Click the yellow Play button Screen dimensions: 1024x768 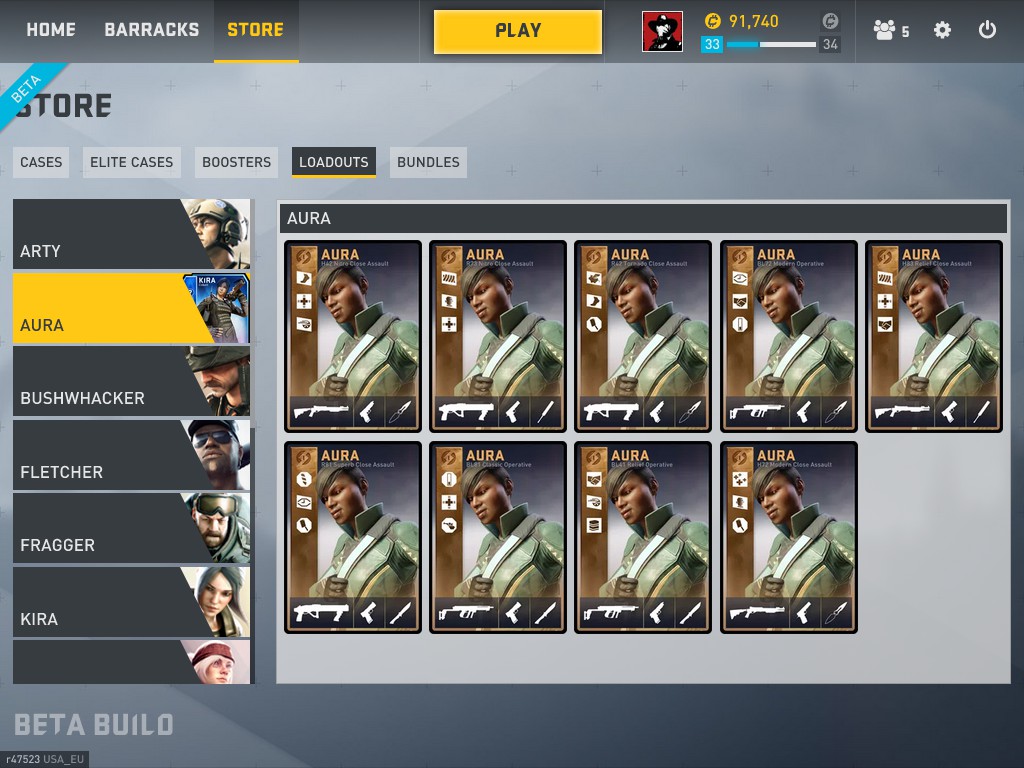click(x=518, y=32)
